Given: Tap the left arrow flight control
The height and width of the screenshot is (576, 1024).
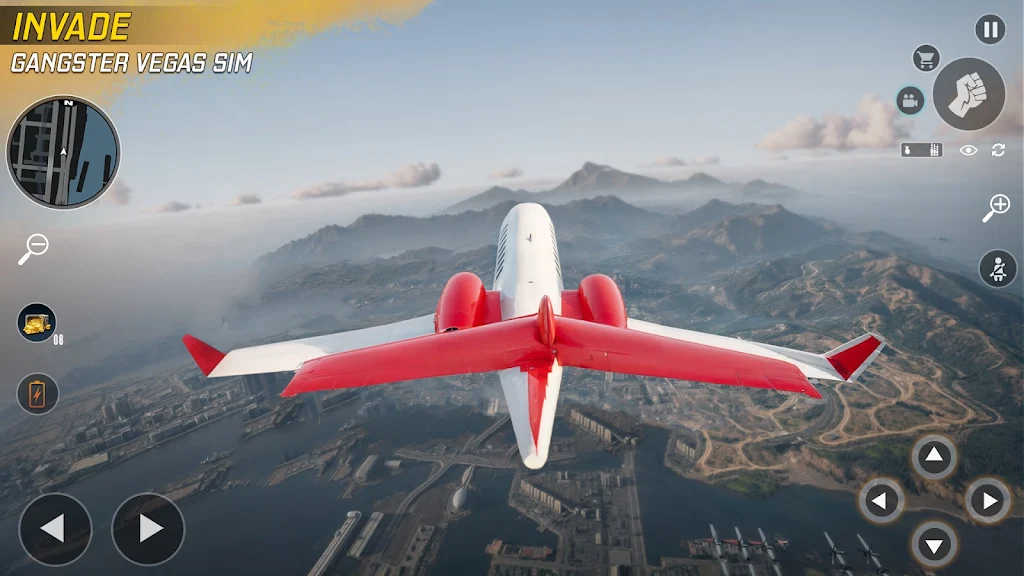Looking at the screenshot, I should click(882, 500).
